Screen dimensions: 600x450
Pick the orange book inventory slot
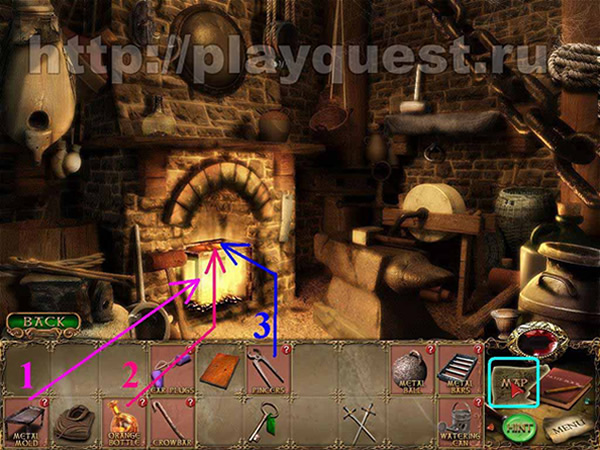tap(219, 370)
